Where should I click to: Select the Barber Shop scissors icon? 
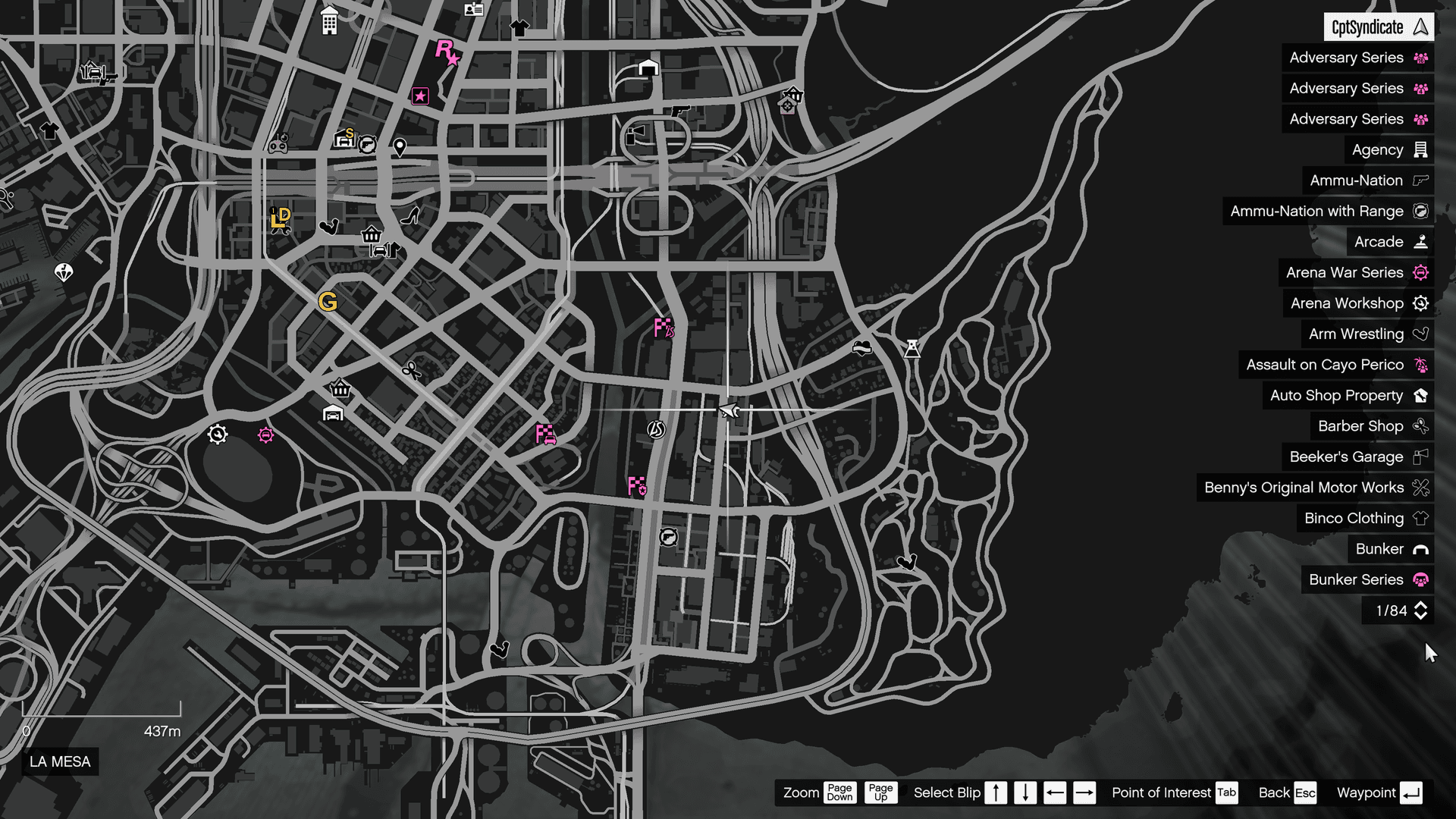point(1420,426)
